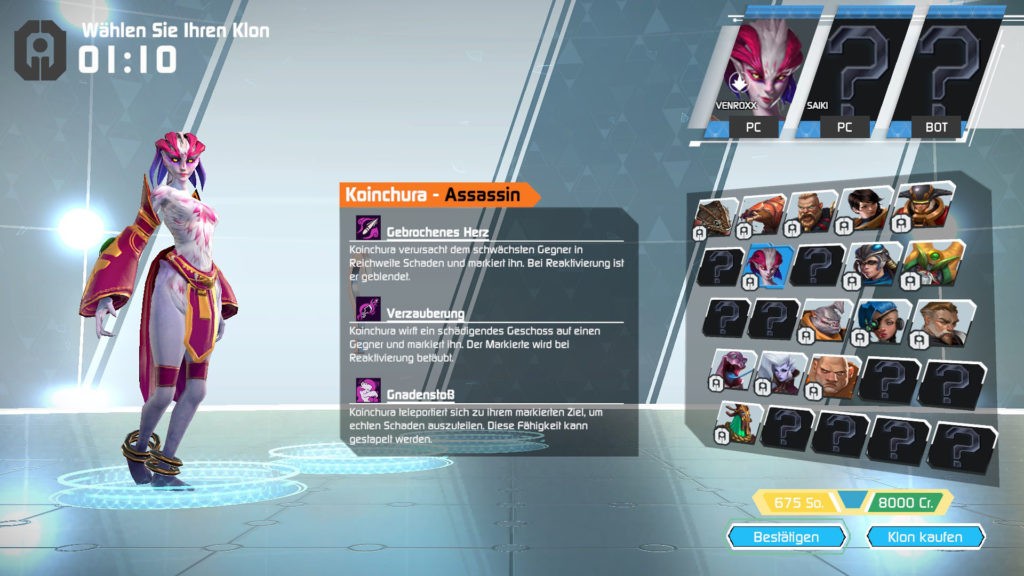
Task: Click the Gnadenstoß ability icon
Action: pyautogui.click(x=368, y=391)
